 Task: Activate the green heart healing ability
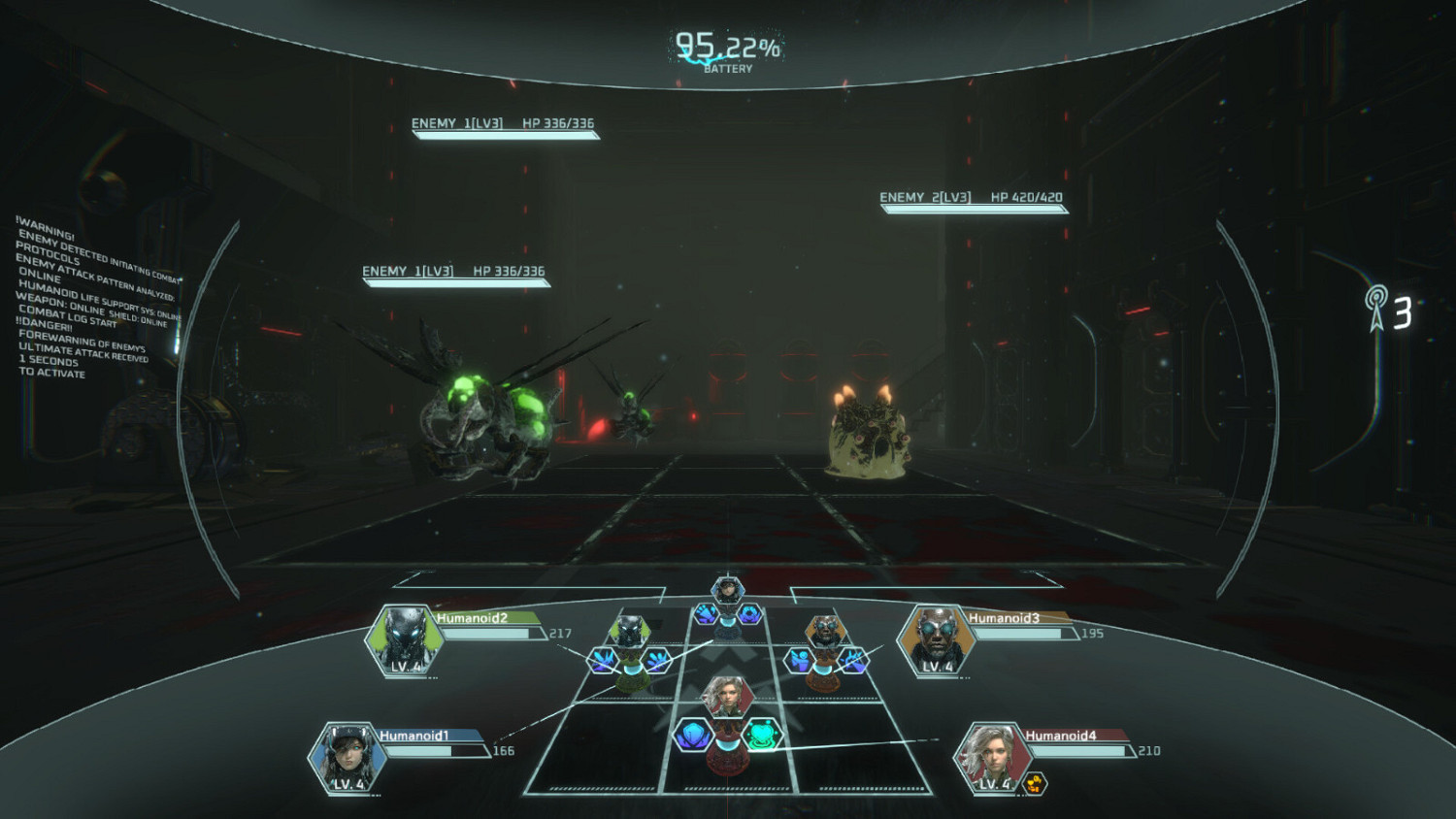tap(764, 734)
